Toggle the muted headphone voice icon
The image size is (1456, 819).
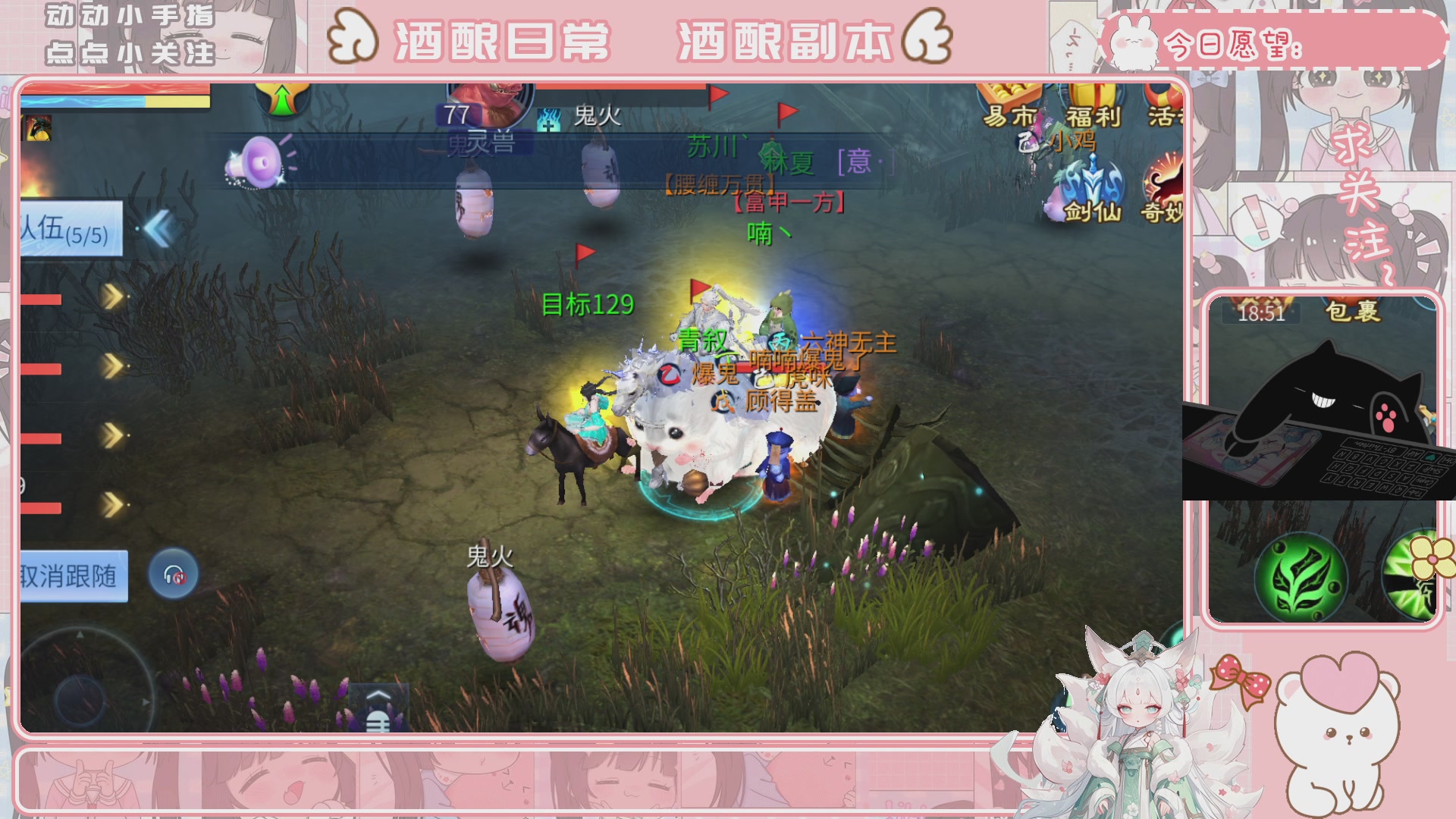pos(173,574)
